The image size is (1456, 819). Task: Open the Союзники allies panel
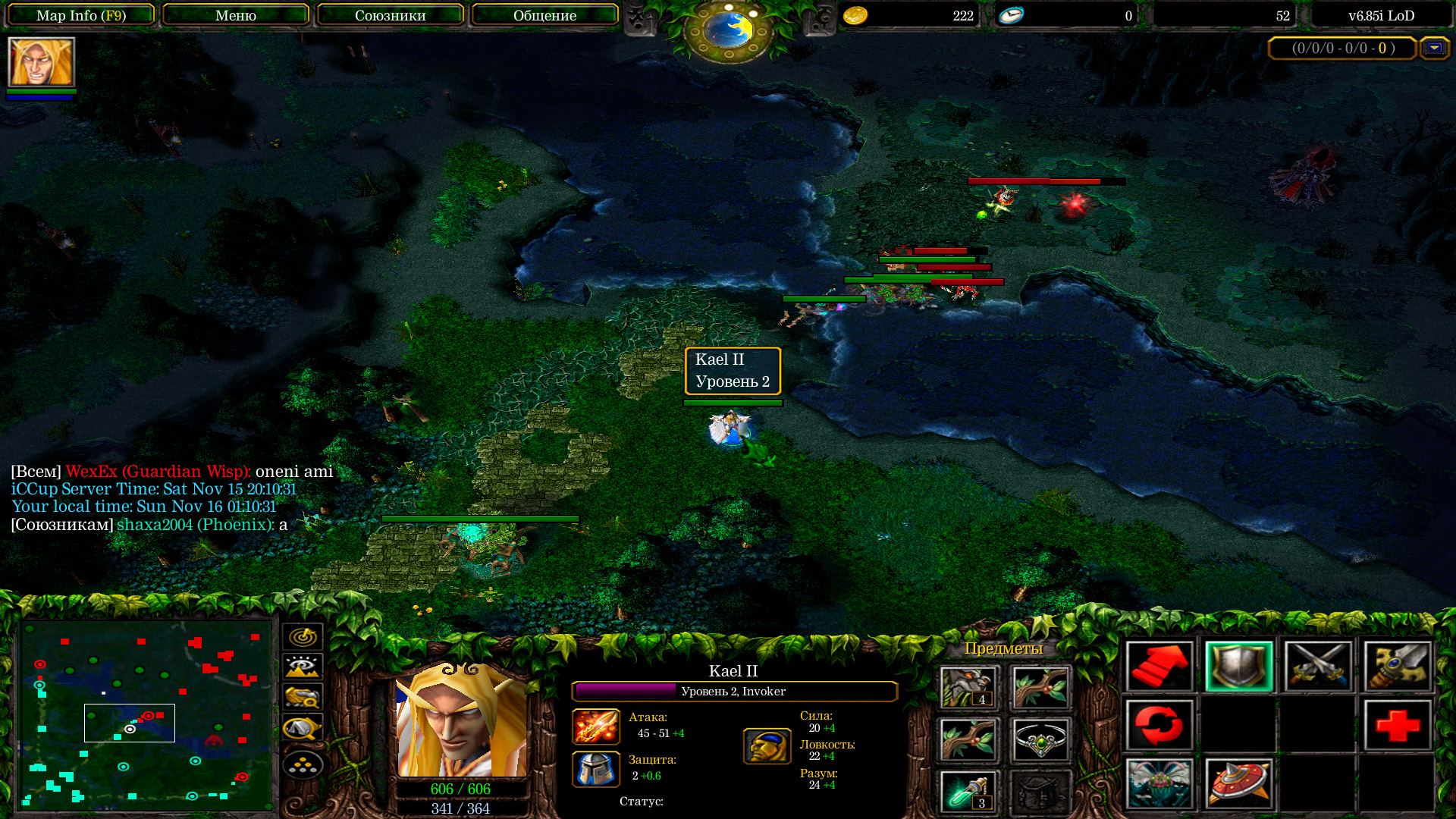pos(390,15)
